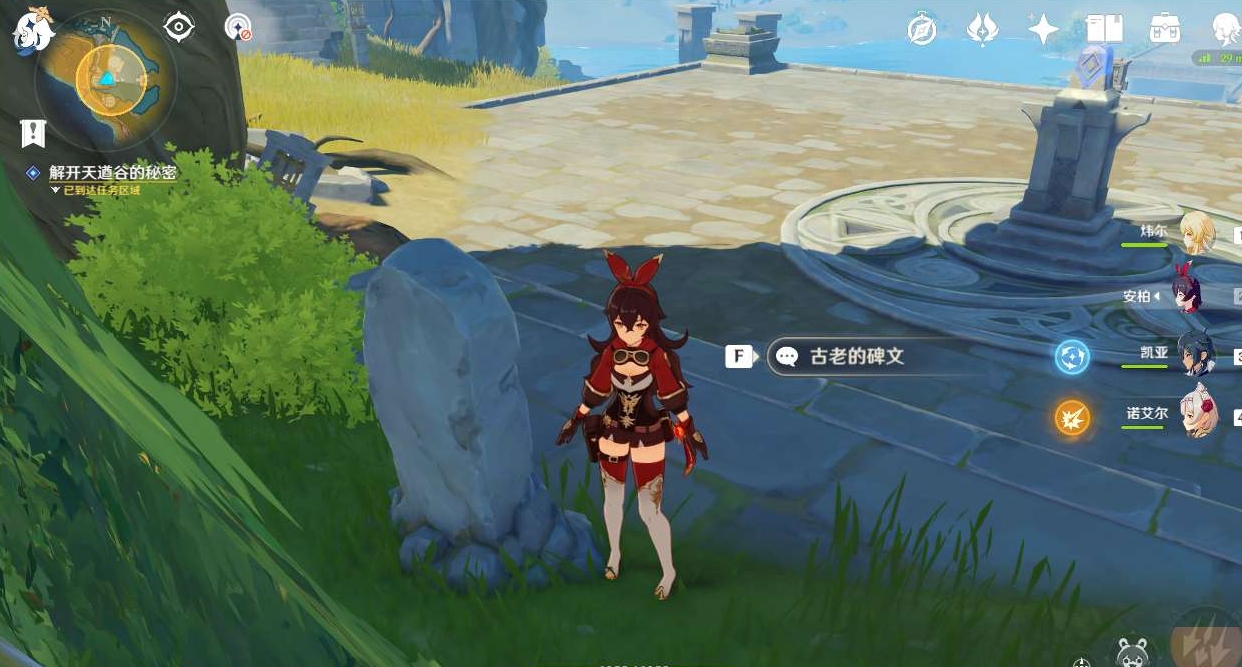
Task: Open the circular minimap
Action: coord(107,78)
